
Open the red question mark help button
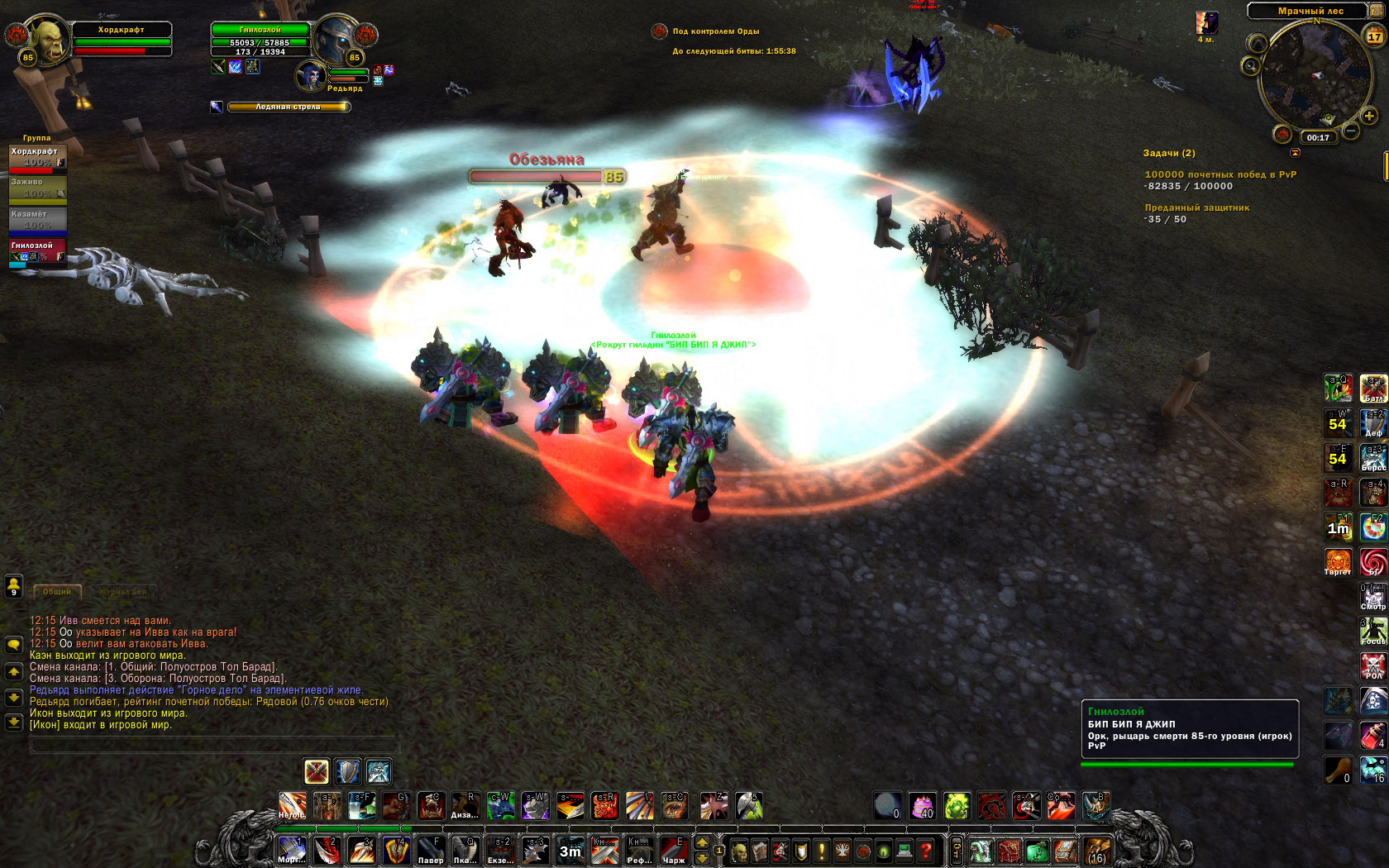pos(926,850)
